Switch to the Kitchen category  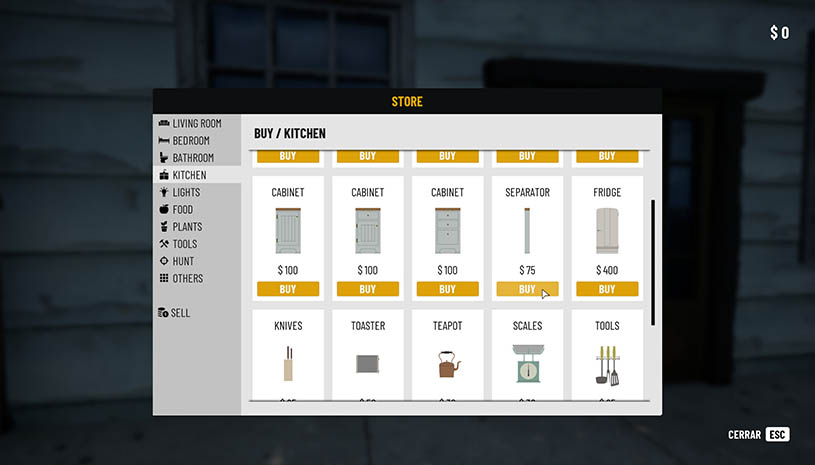189,175
